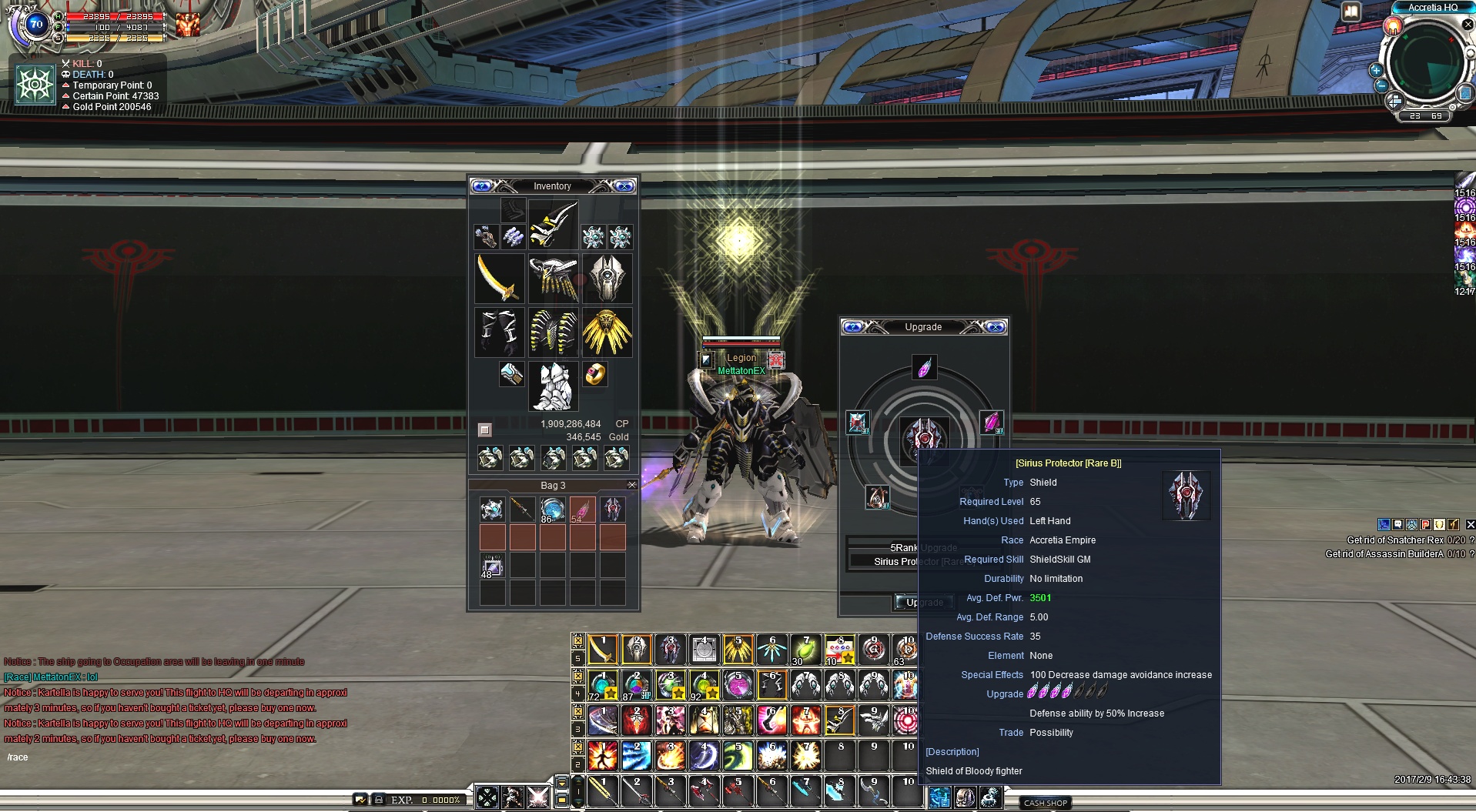The image size is (1476, 812).
Task: Select the equipped ring with pink gem
Action: [x=594, y=375]
